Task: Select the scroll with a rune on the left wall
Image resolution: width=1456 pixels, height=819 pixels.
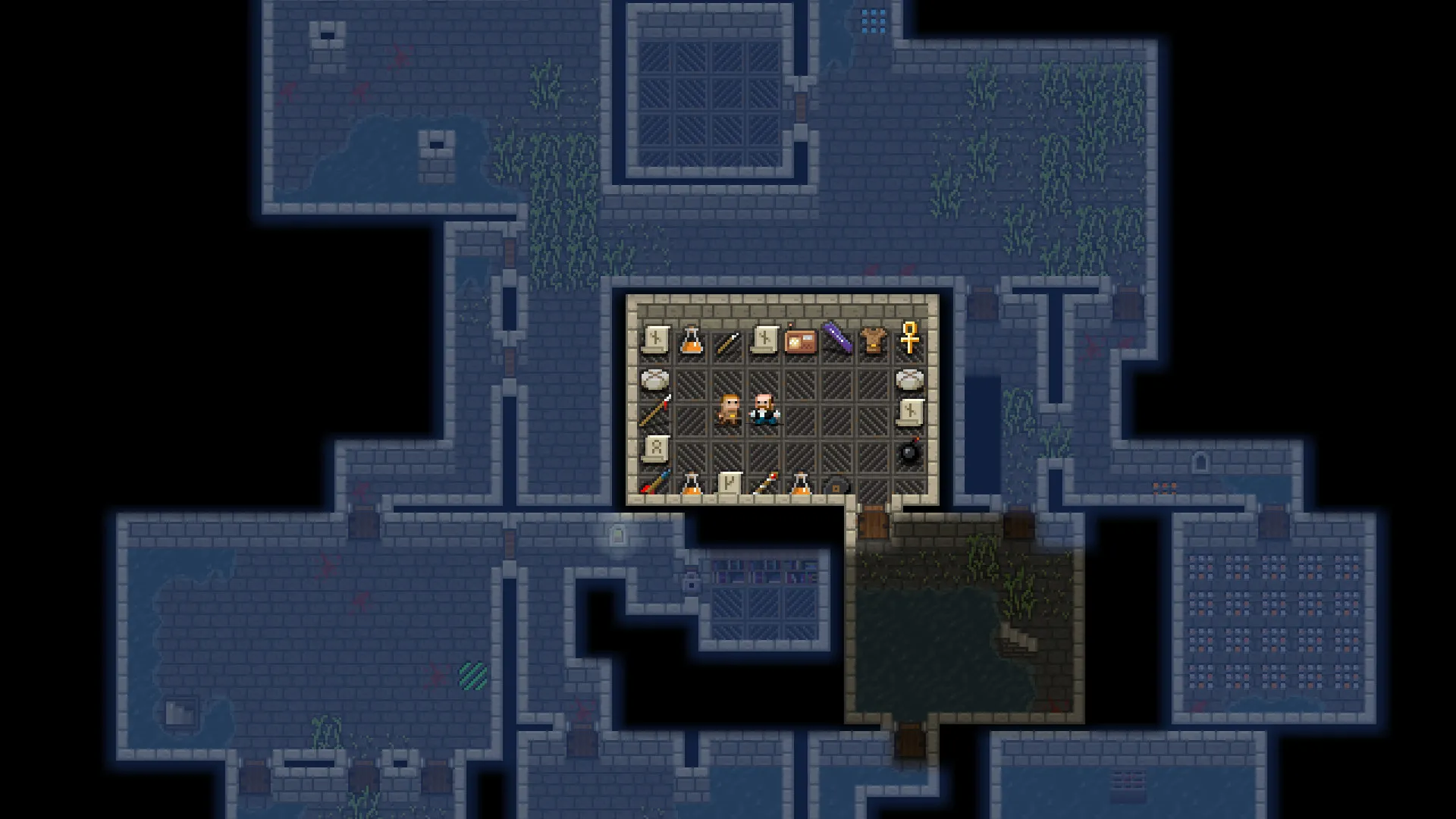Action: point(657,447)
